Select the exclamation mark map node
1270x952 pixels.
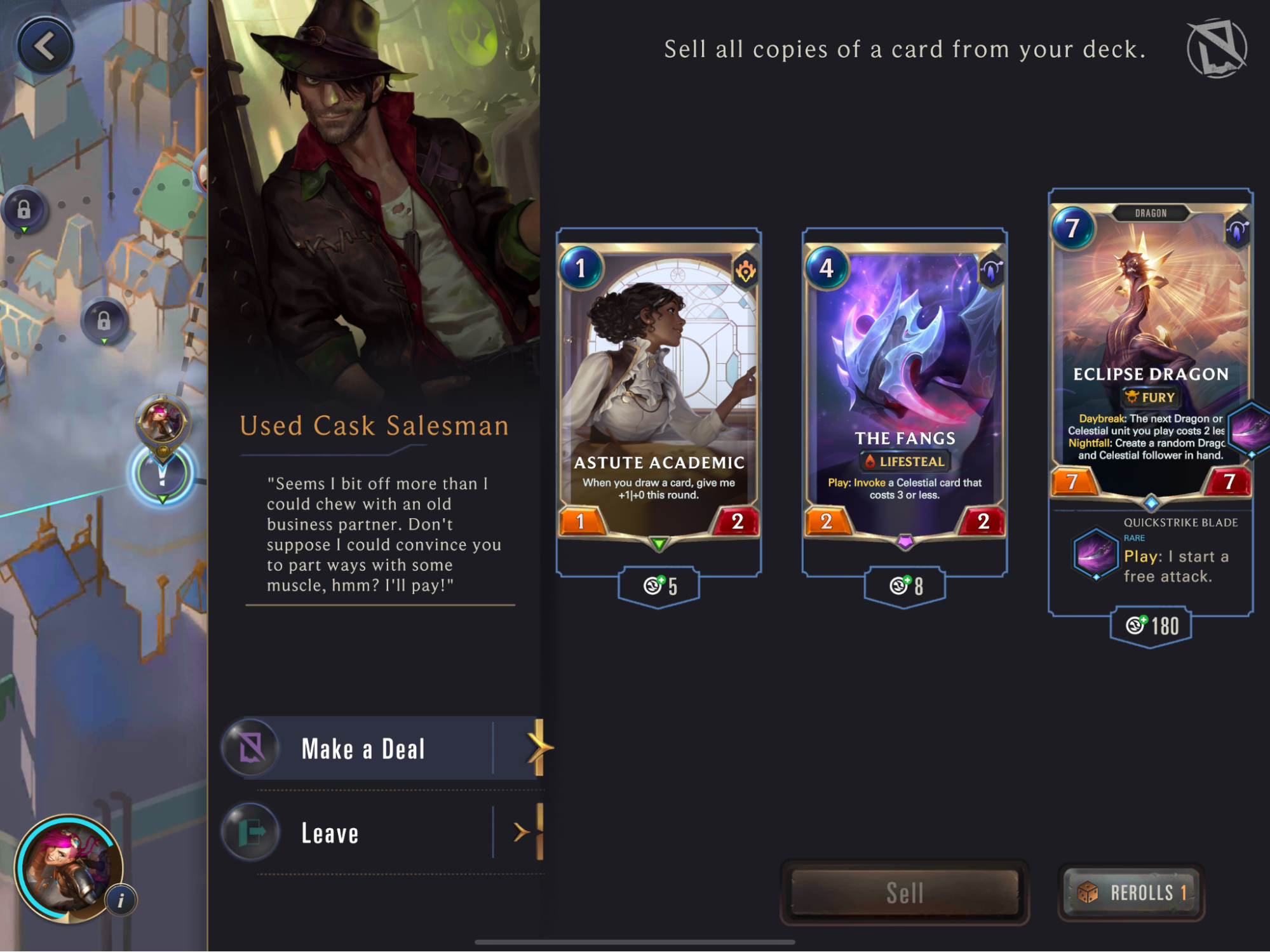pos(162,474)
